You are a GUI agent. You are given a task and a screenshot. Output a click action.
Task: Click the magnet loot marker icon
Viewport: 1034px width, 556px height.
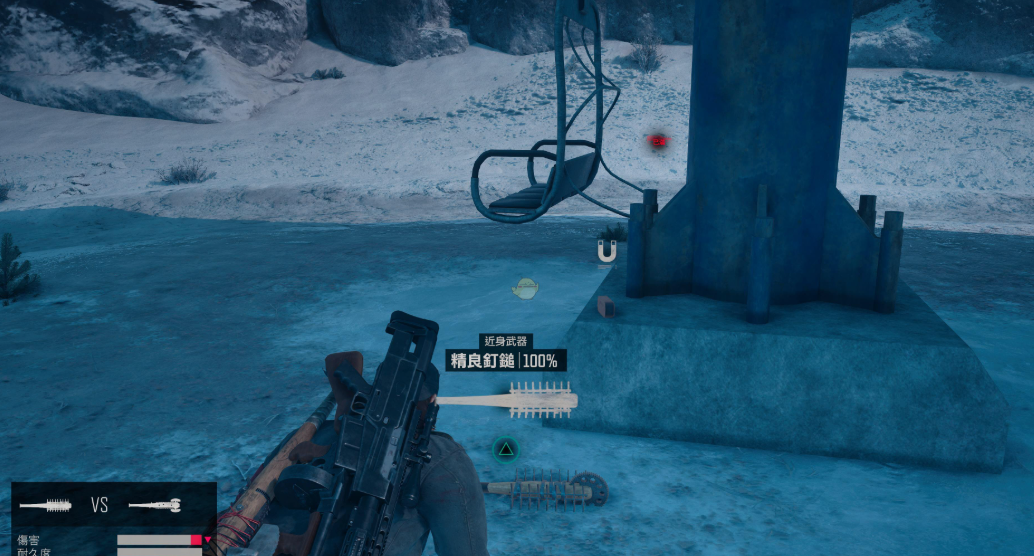[606, 254]
